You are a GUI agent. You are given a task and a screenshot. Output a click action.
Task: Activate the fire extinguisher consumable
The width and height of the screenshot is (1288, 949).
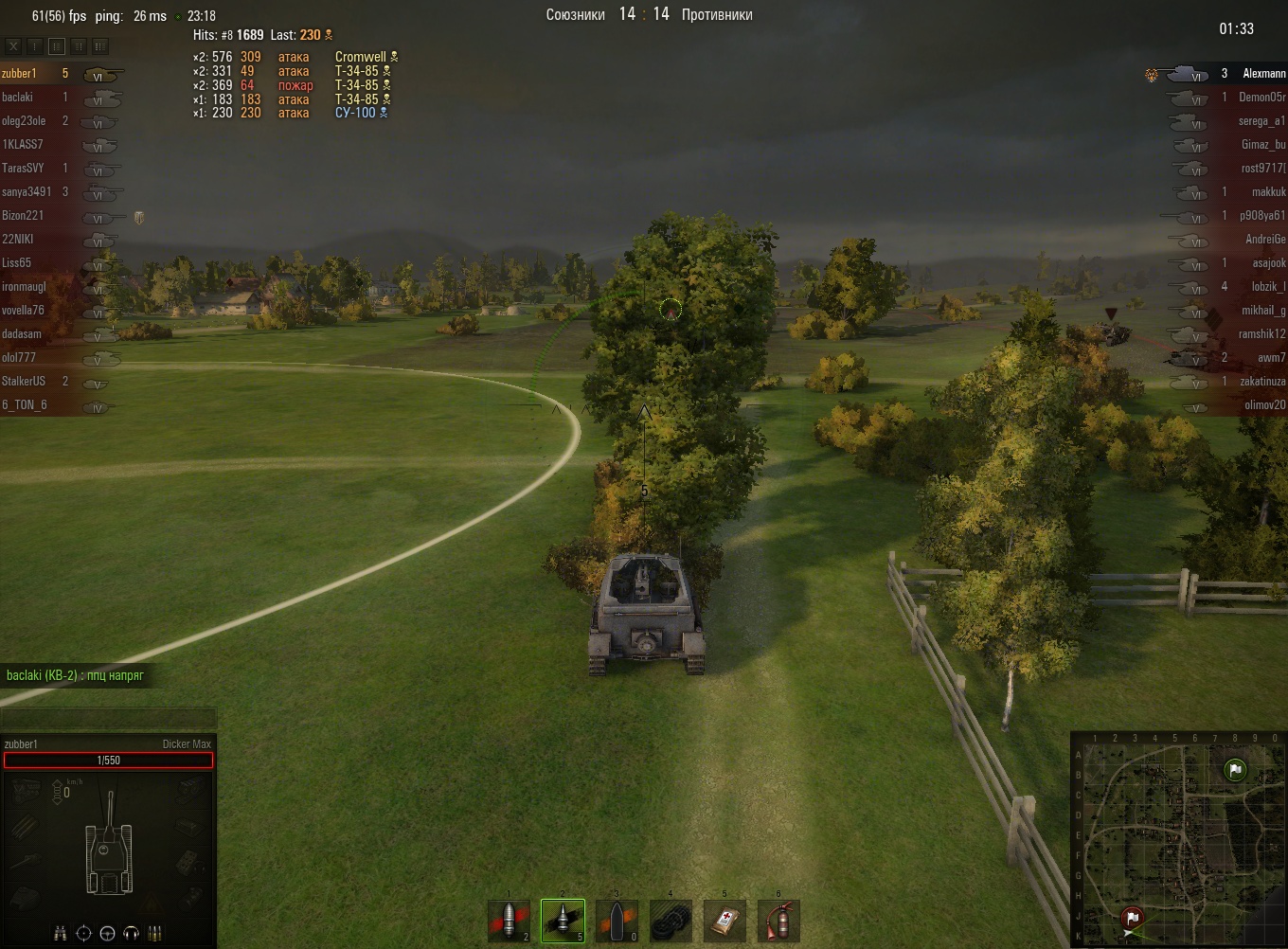pos(778,921)
